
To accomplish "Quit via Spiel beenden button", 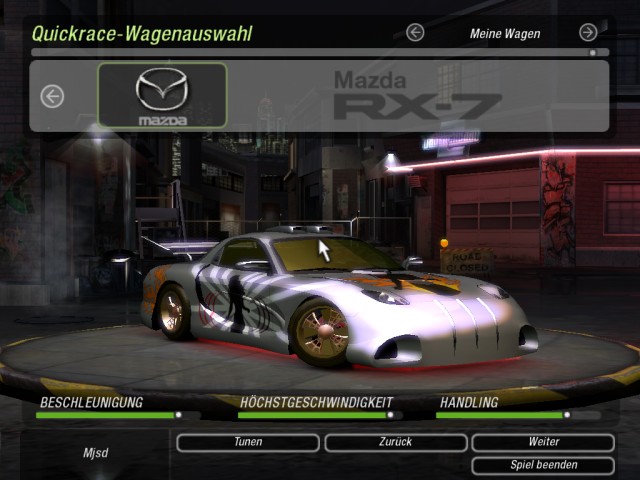I will coord(543,465).
